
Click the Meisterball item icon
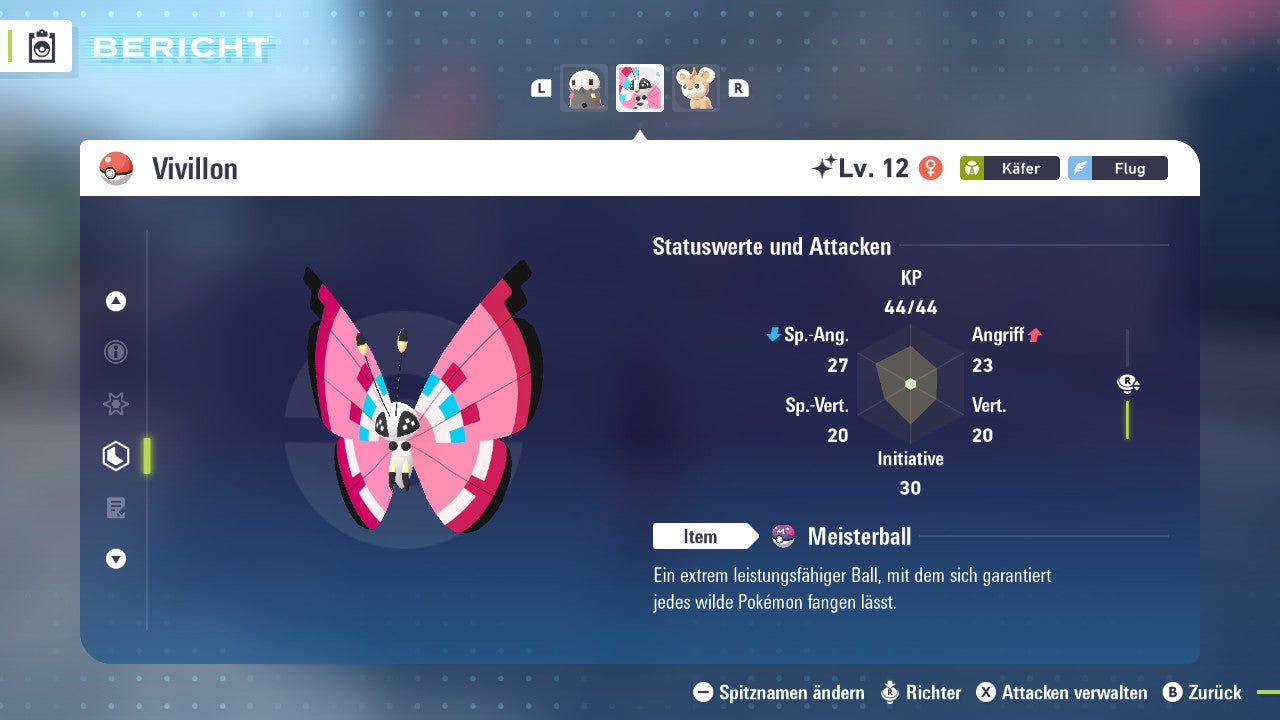point(782,536)
